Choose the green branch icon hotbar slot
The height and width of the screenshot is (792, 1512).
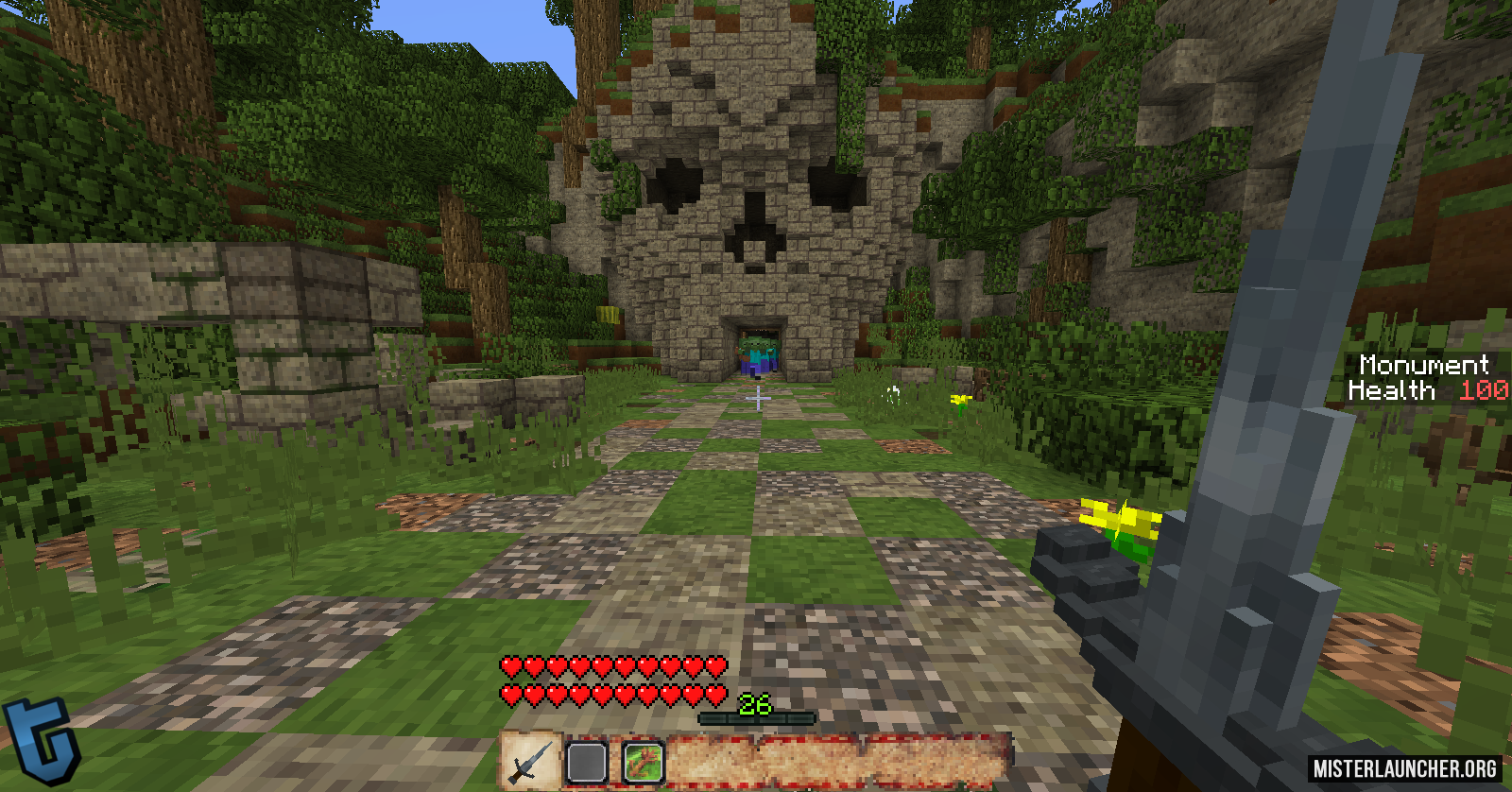[x=644, y=763]
